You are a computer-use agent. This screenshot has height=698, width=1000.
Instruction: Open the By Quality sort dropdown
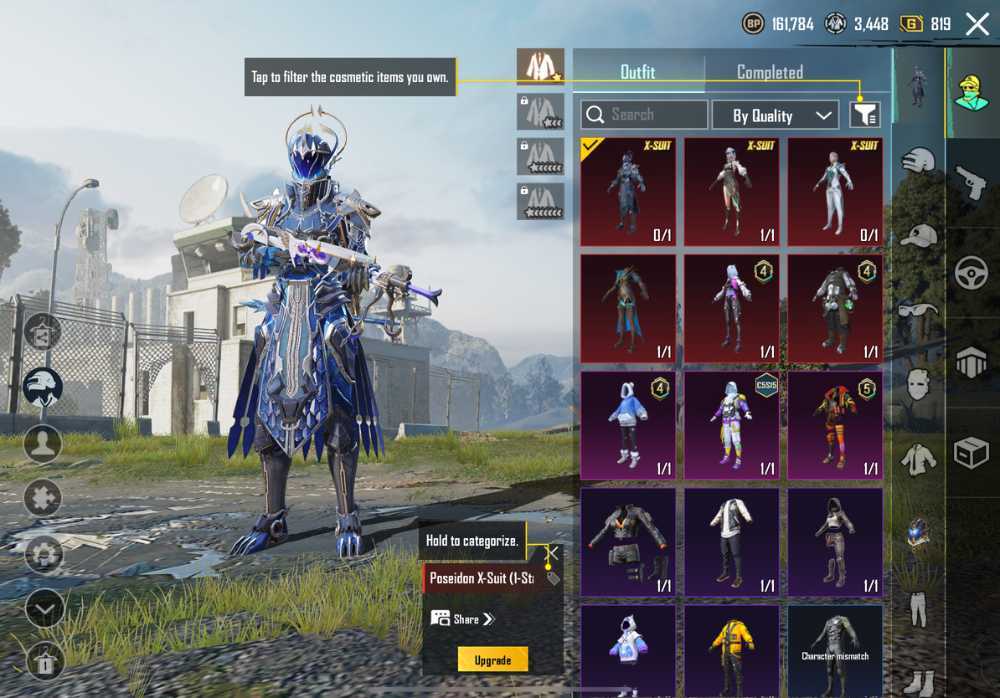tap(775, 115)
